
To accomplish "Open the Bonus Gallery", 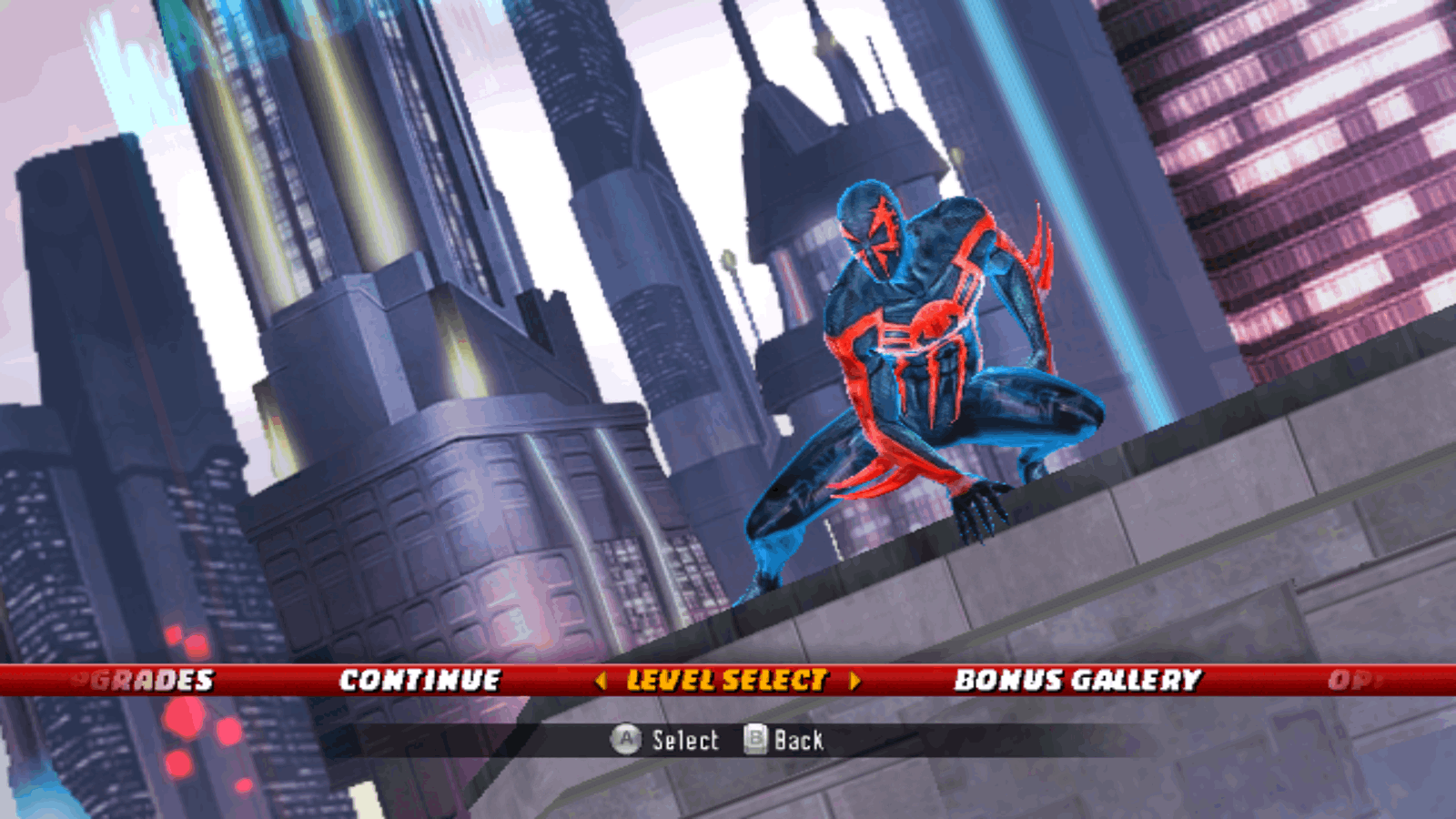I will tap(1077, 680).
